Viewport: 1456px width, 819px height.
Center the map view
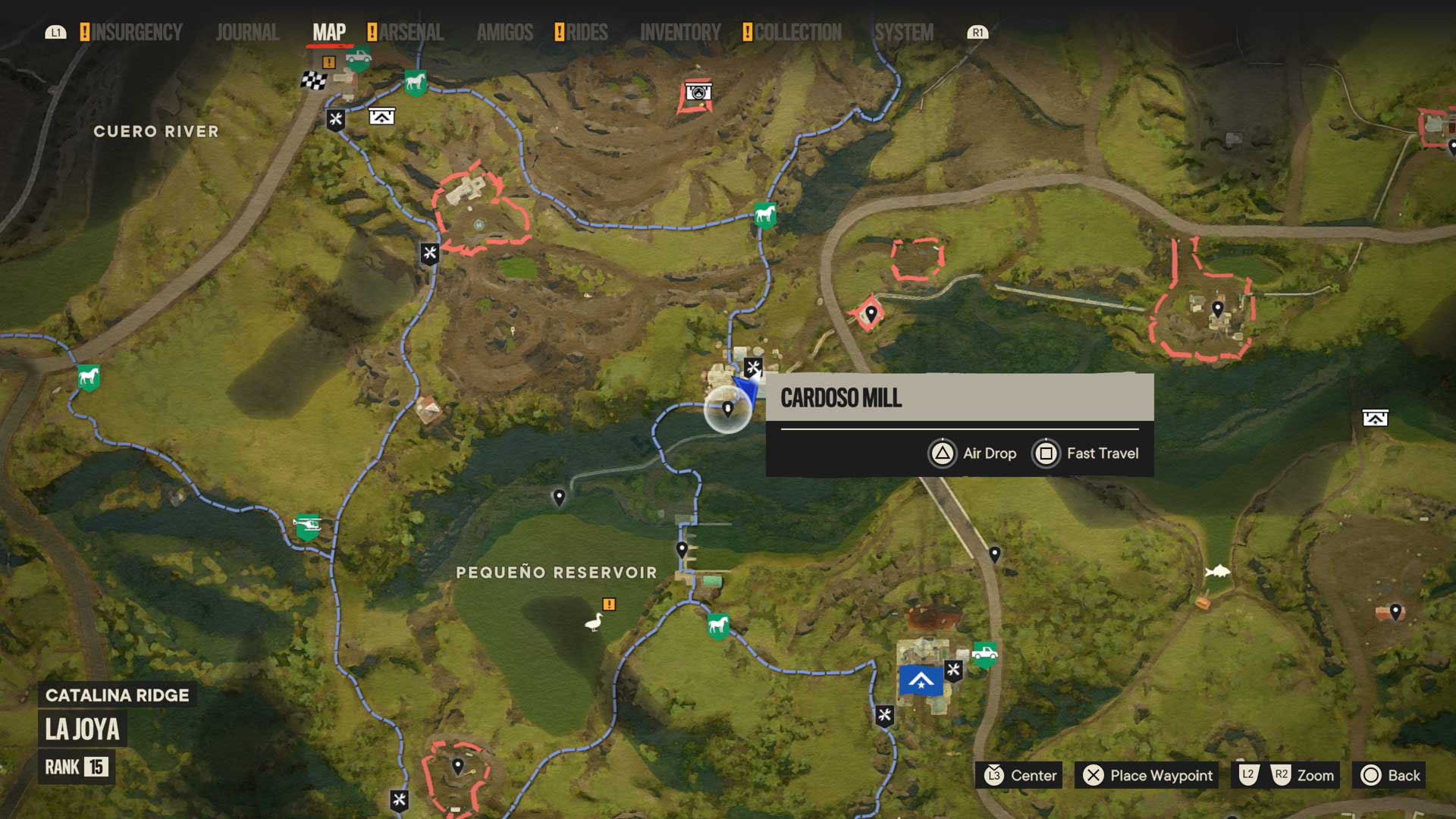click(x=1019, y=775)
